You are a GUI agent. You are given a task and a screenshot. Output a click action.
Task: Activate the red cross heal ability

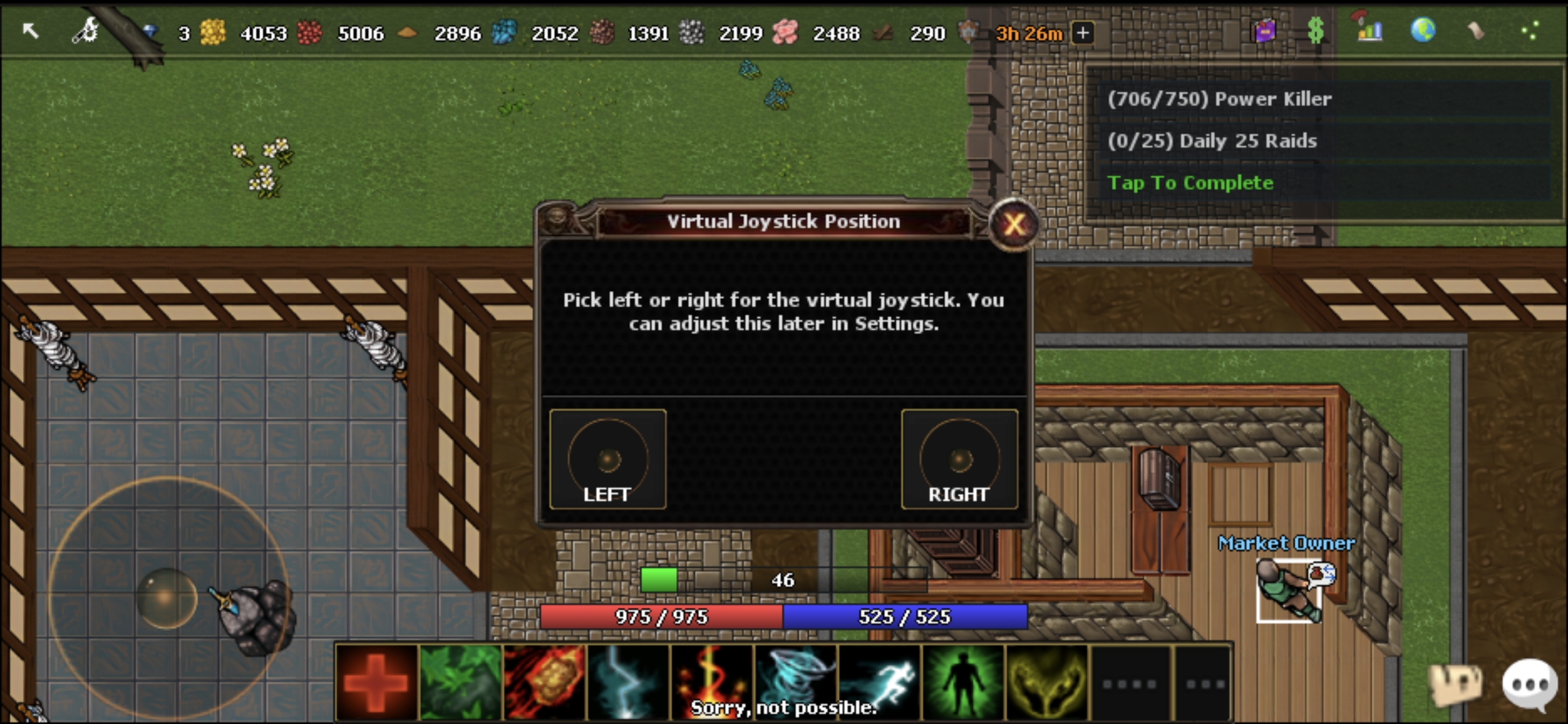(x=377, y=682)
